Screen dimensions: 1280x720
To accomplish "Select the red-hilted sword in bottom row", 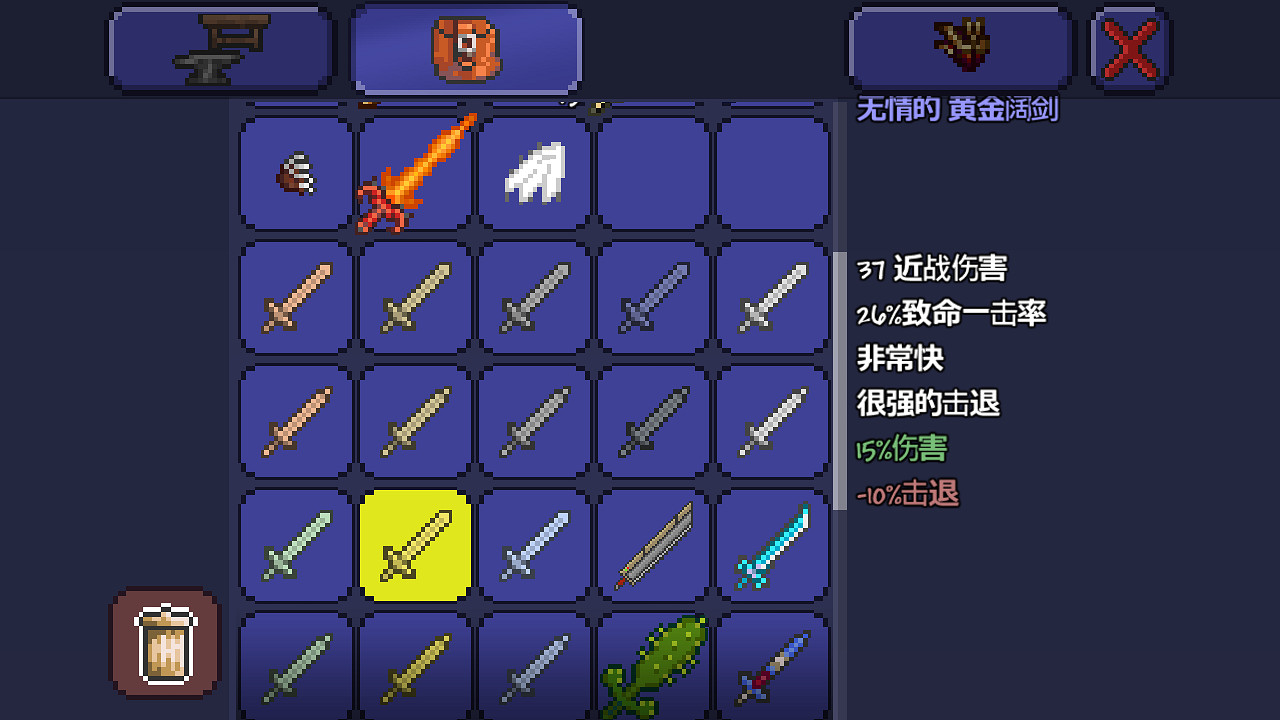I will tap(773, 665).
